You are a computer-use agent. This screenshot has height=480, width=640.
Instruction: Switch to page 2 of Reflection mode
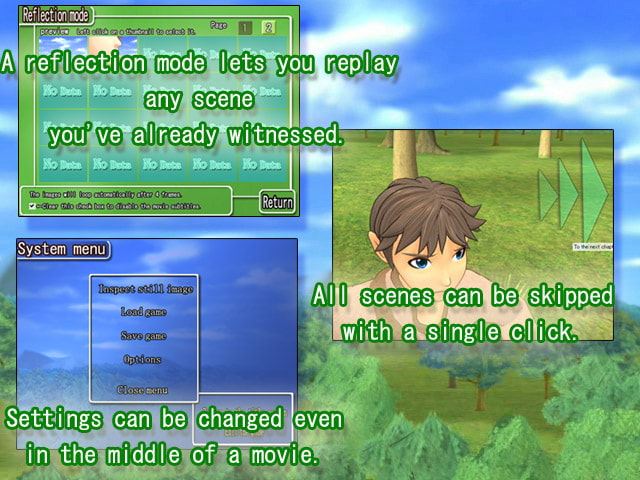pyautogui.click(x=268, y=27)
